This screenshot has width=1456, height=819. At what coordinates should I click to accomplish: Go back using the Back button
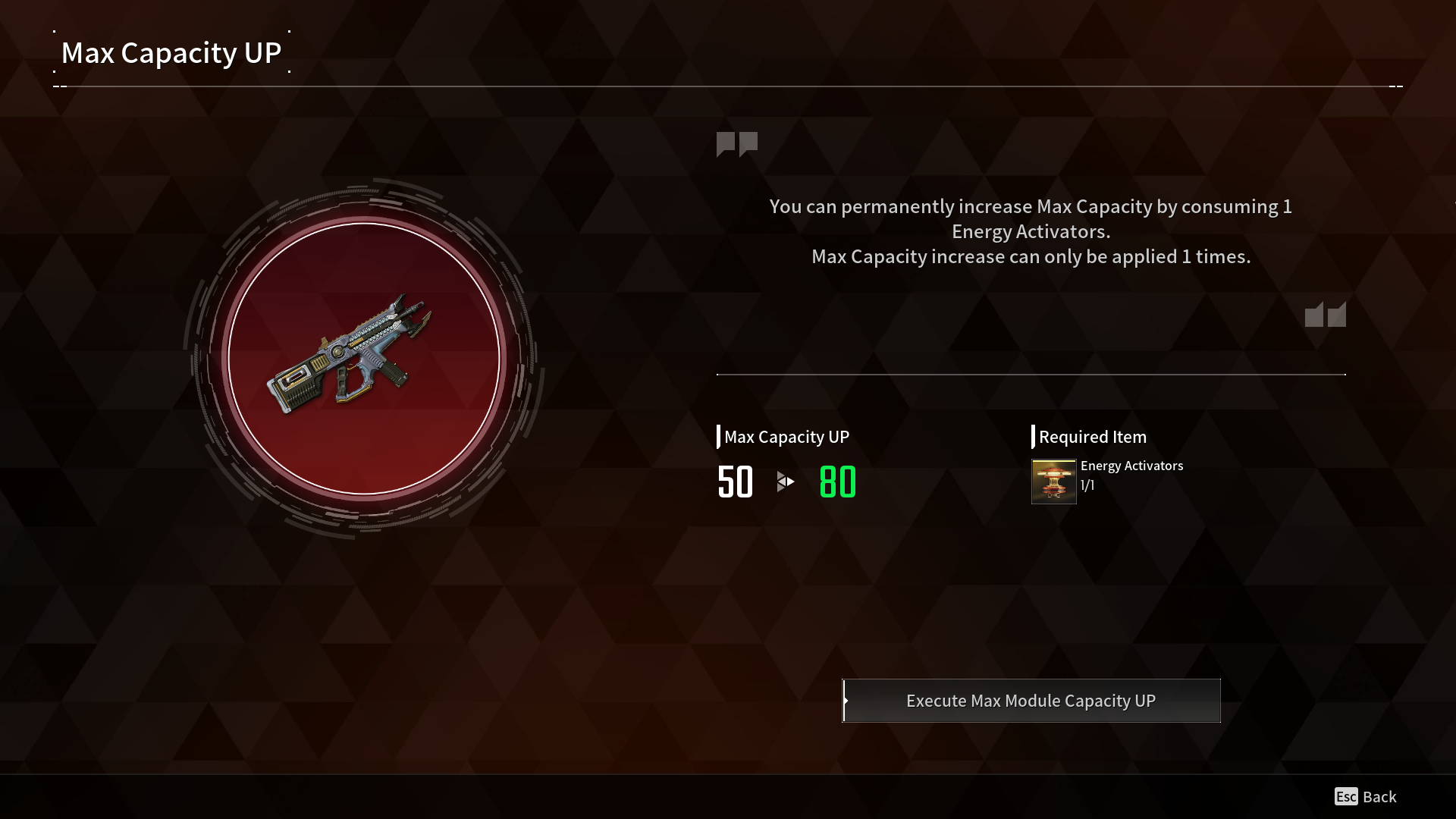point(1366,796)
